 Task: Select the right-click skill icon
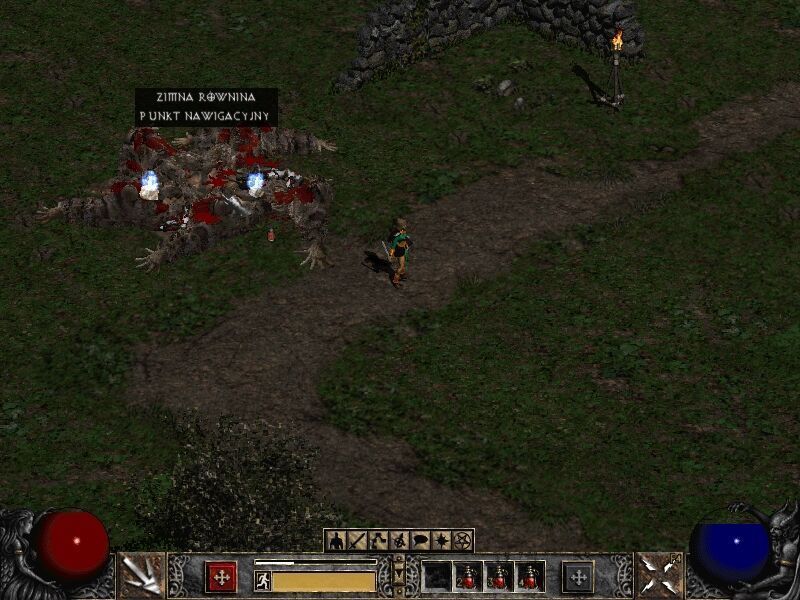coord(659,575)
